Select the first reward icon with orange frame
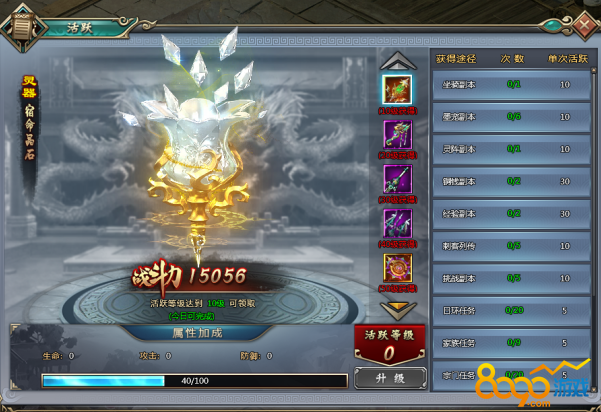The width and height of the screenshot is (601, 412). point(397,89)
